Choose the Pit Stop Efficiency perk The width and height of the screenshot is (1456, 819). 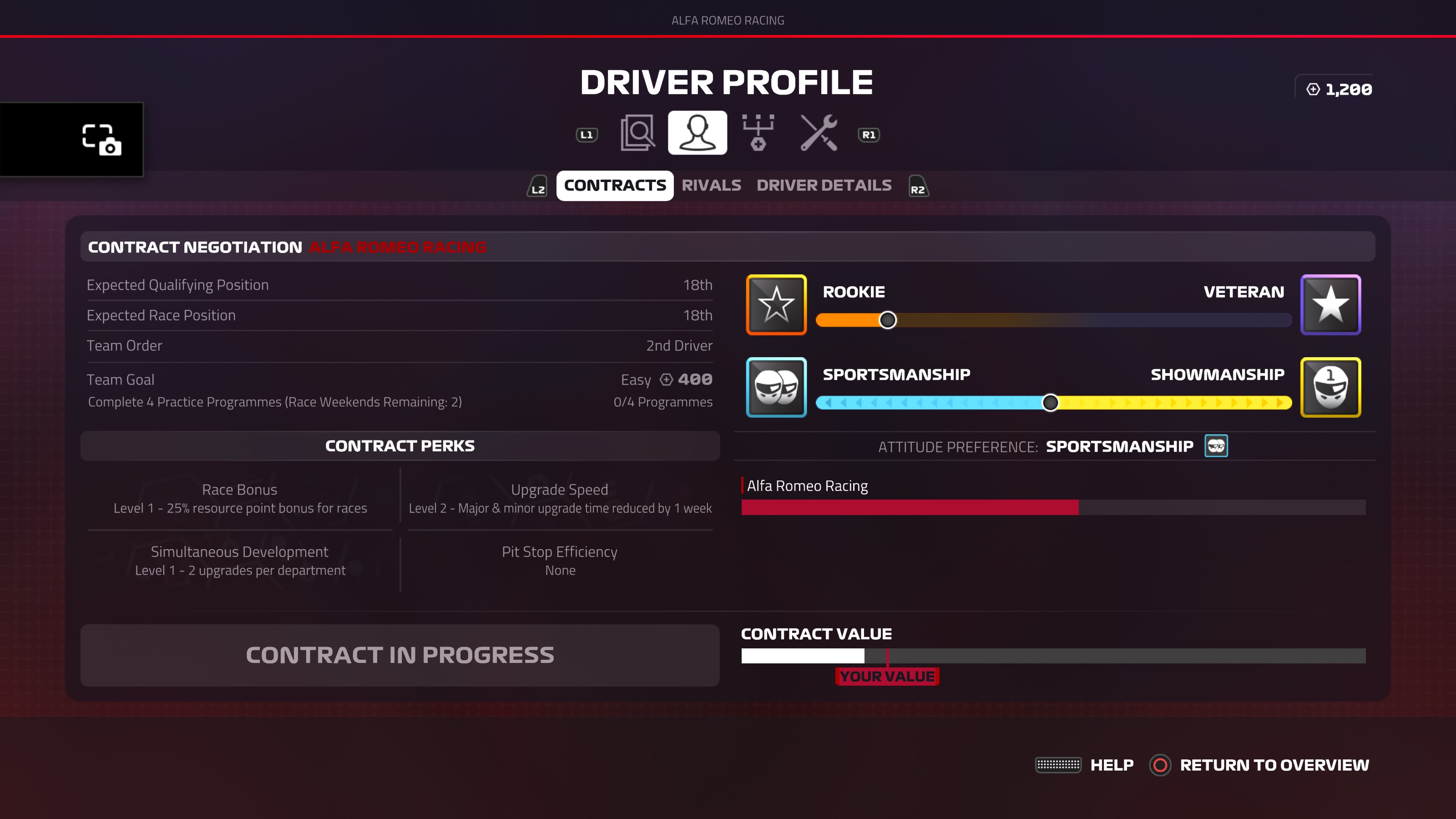[560, 560]
